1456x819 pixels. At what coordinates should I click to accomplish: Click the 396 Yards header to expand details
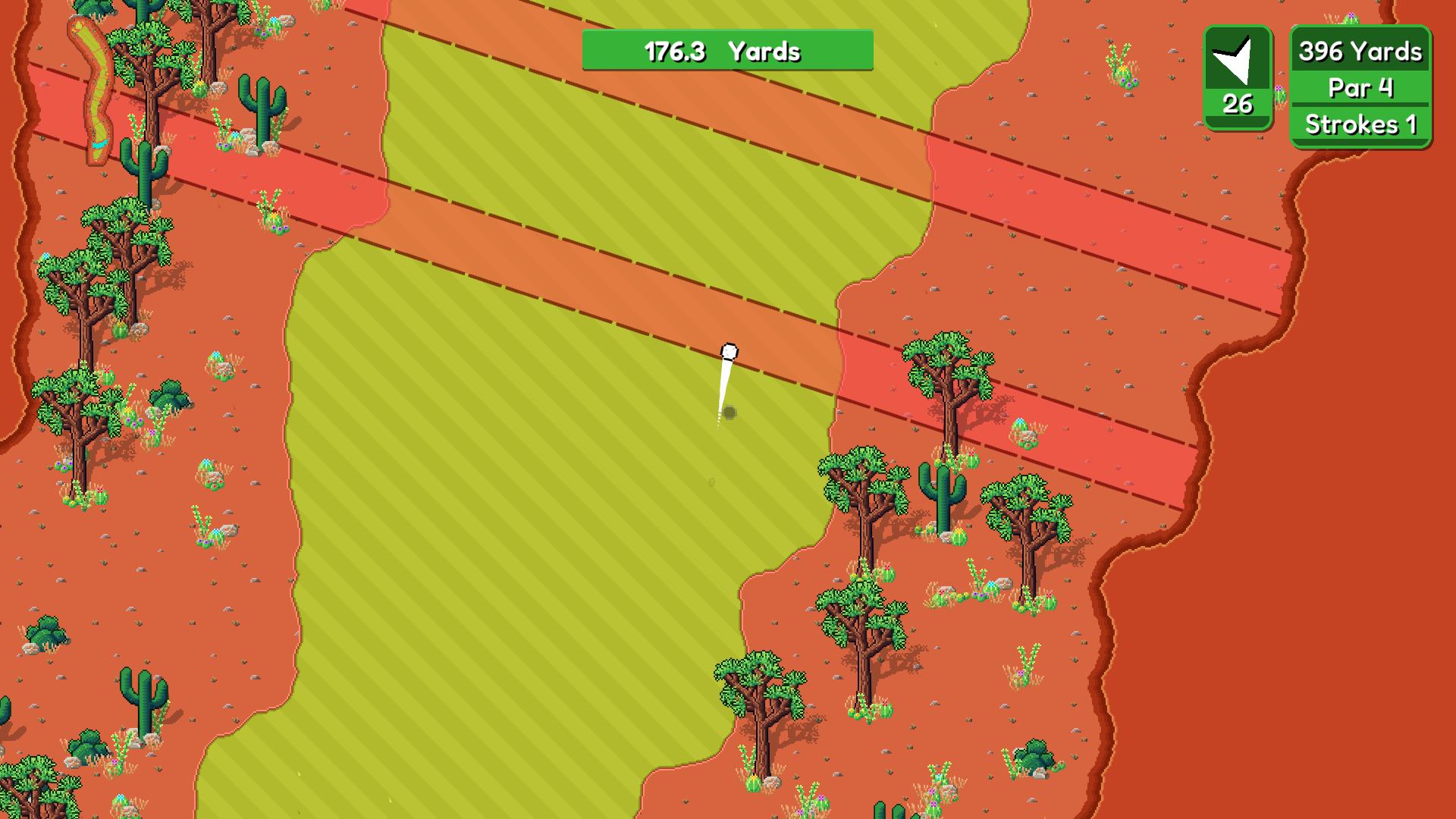[1360, 52]
